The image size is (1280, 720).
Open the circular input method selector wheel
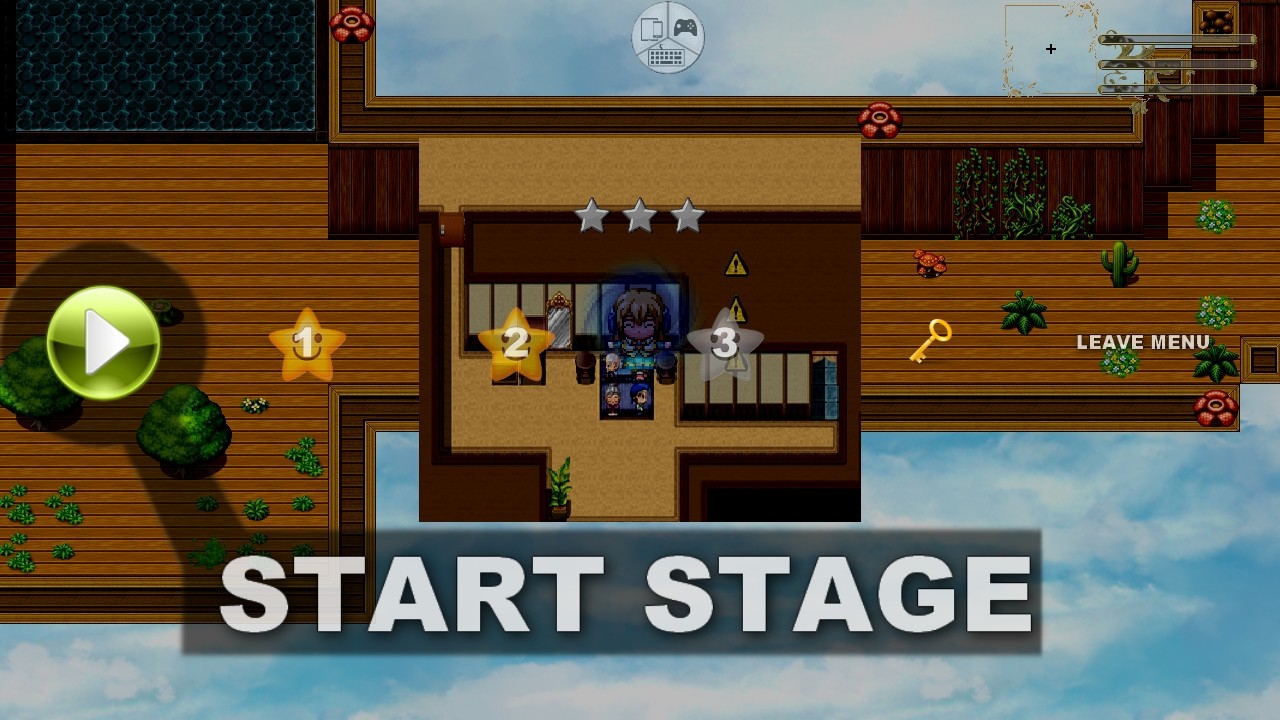pyautogui.click(x=667, y=37)
